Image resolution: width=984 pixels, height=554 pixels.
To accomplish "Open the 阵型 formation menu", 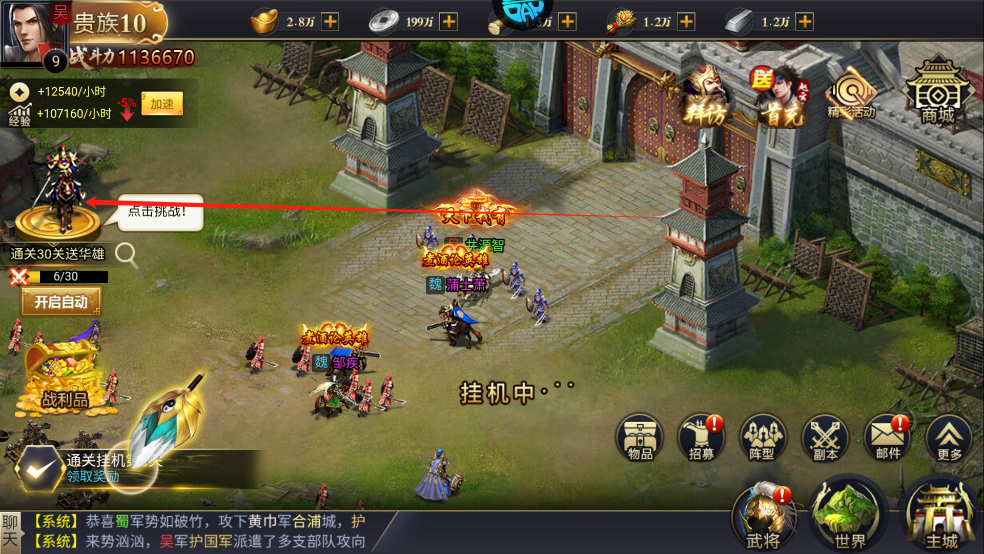I will (x=763, y=438).
